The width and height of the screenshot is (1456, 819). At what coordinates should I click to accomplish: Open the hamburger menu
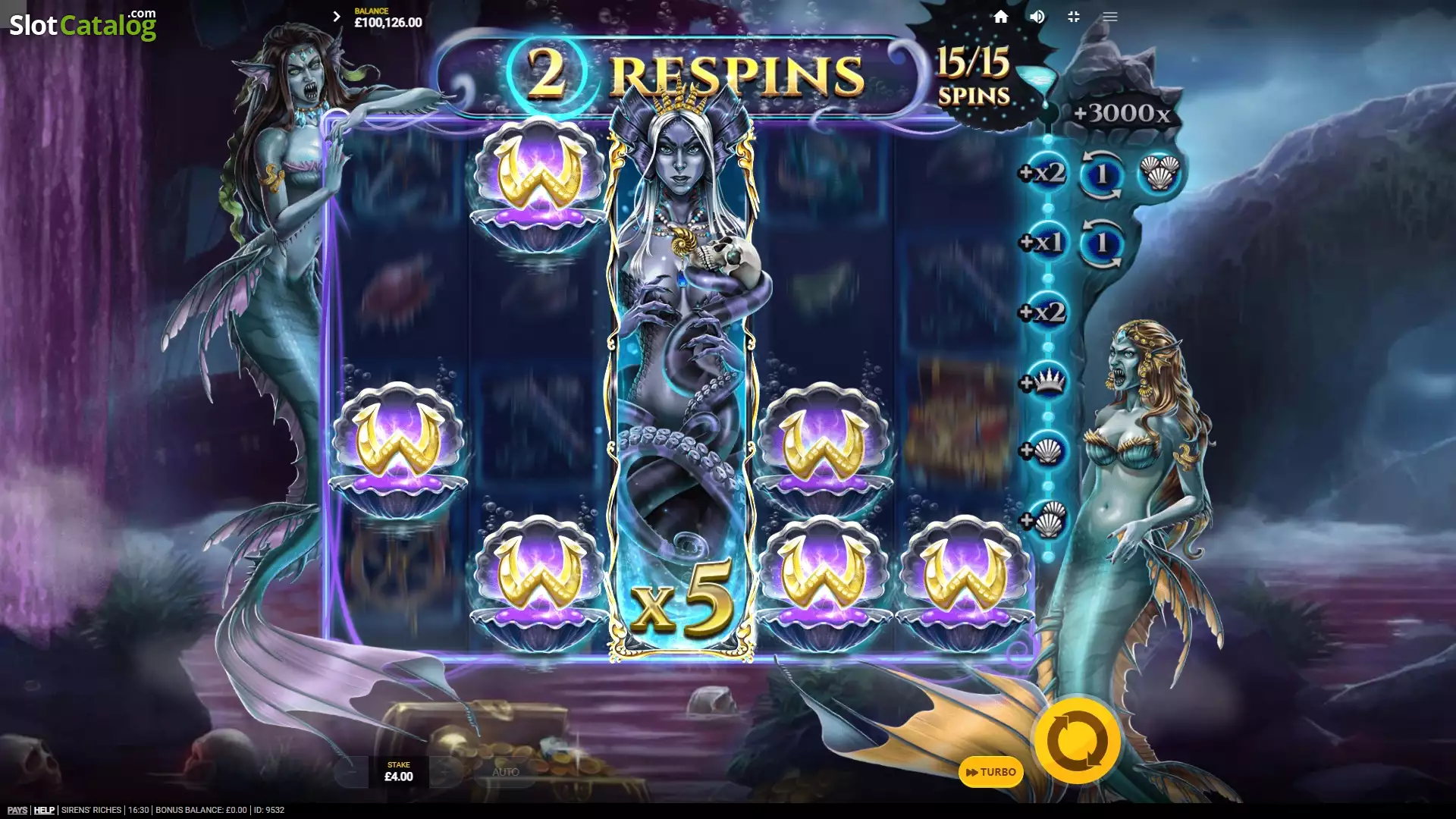(1110, 17)
